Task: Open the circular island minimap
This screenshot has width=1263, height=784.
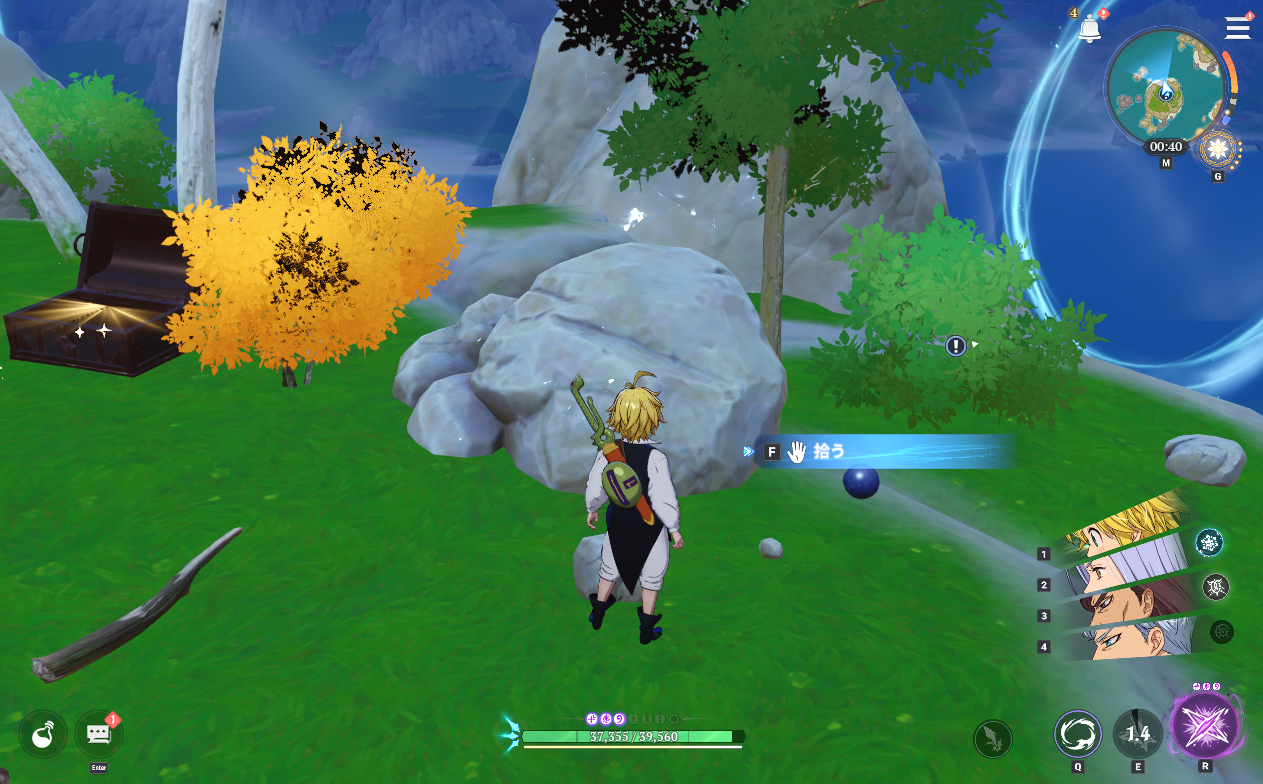Action: 1165,88
